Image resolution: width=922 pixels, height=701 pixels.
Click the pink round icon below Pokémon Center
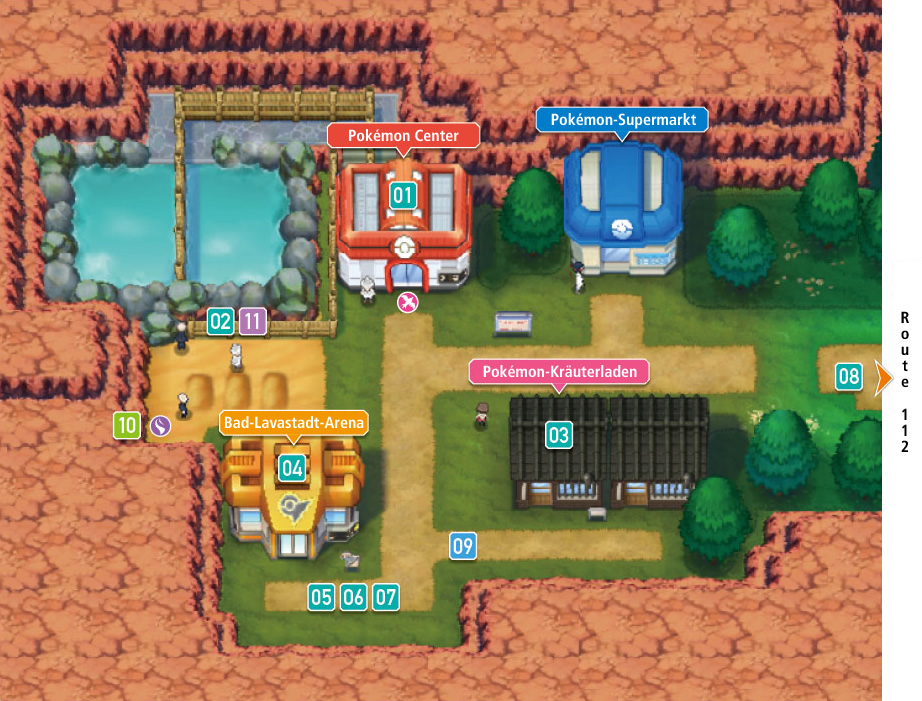407,302
